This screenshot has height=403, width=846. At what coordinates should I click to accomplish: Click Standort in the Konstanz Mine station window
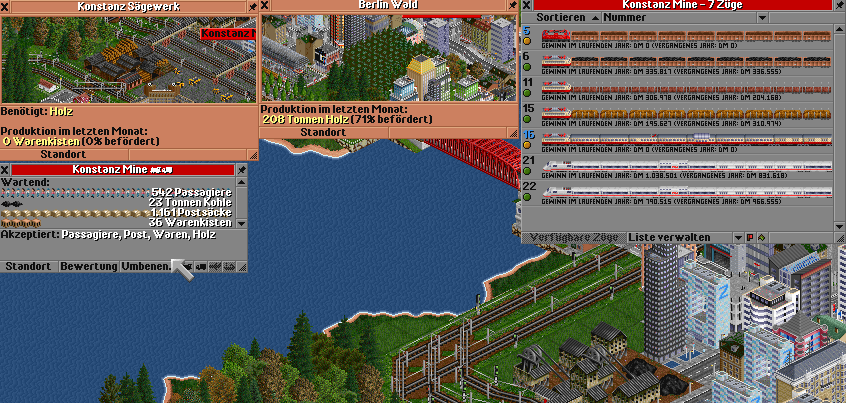[28, 267]
